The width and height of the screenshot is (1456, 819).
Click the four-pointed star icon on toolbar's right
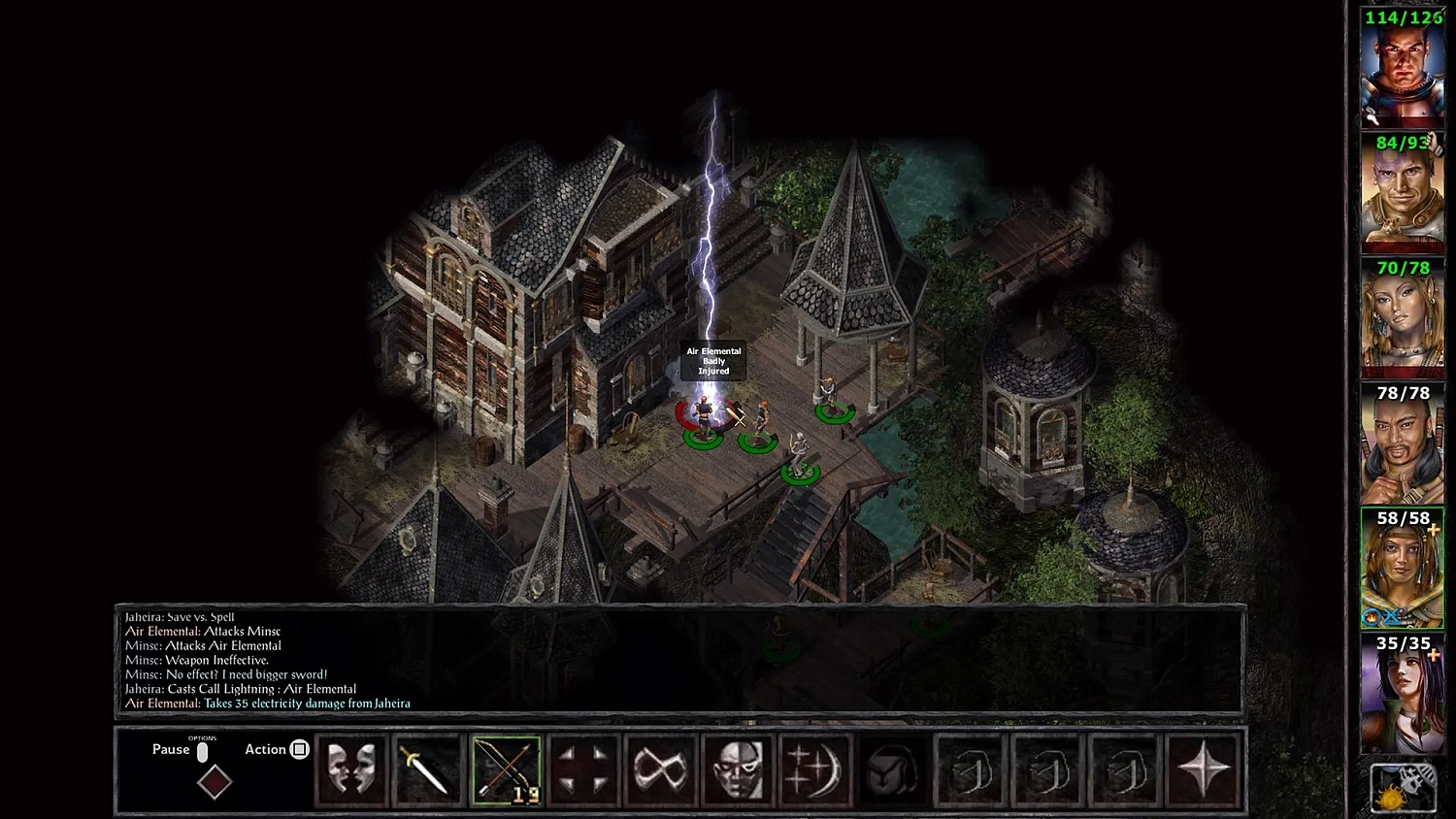click(1204, 770)
